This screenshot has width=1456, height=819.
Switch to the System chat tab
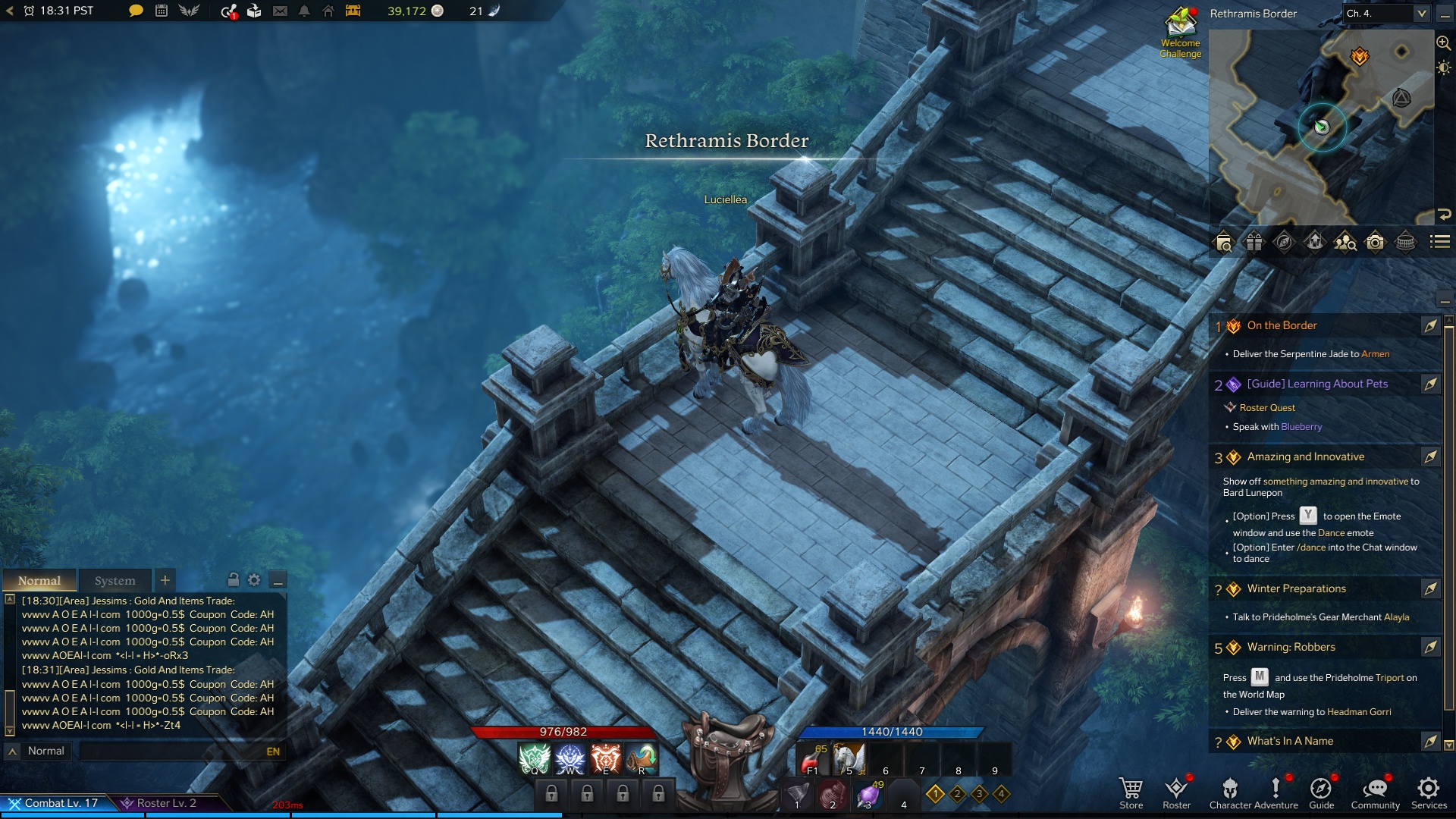point(115,580)
